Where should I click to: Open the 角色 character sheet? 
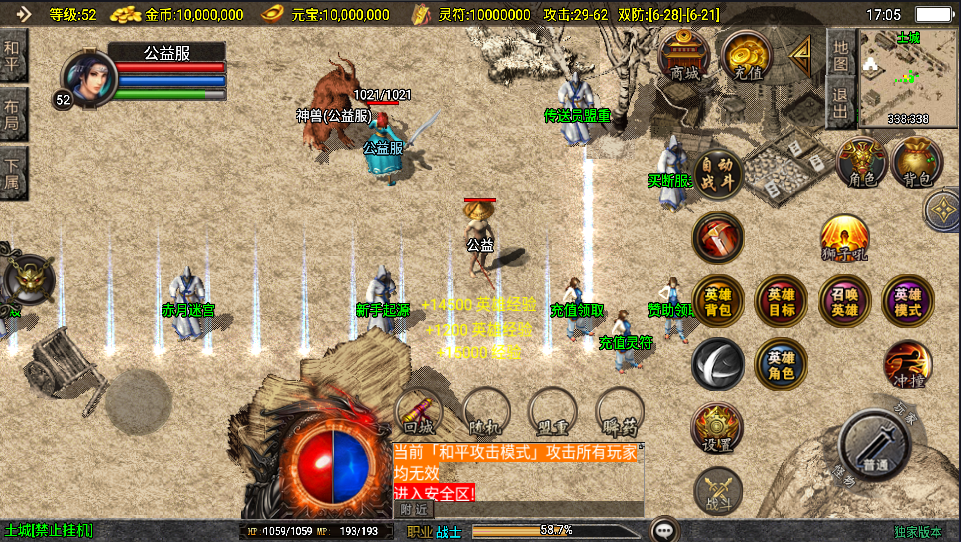point(861,163)
